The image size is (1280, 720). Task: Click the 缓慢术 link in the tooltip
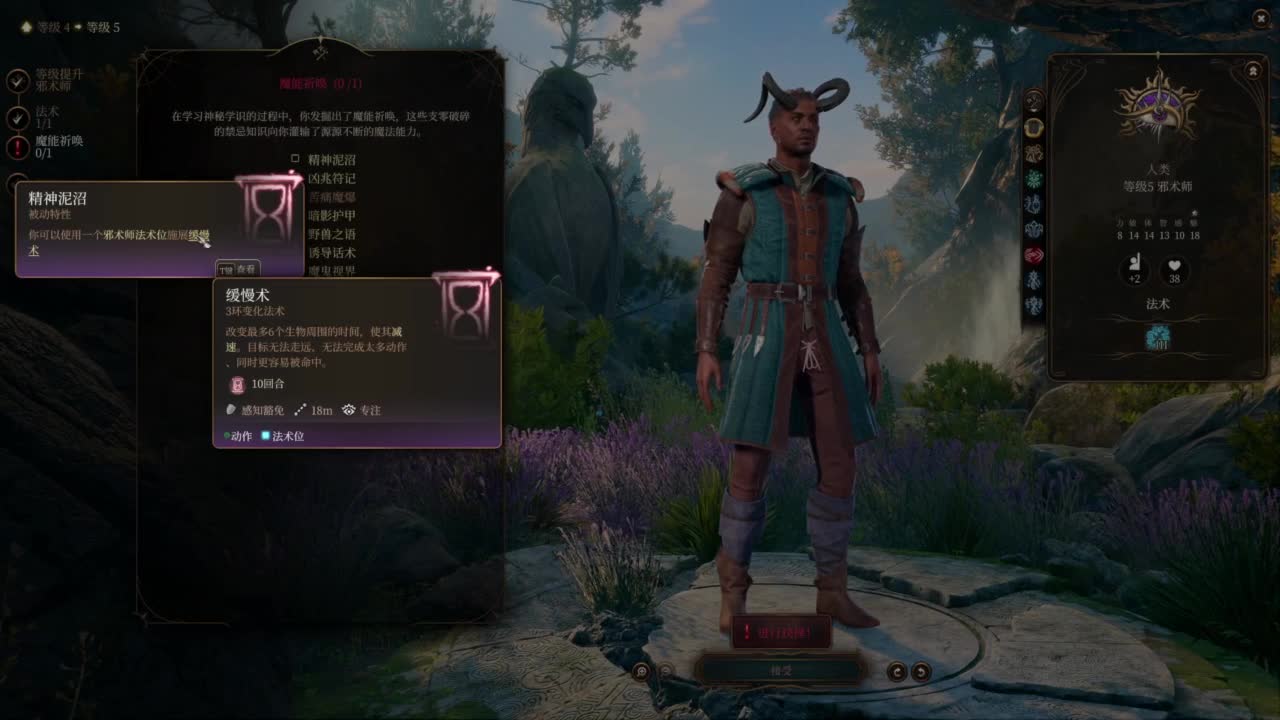click(x=199, y=235)
